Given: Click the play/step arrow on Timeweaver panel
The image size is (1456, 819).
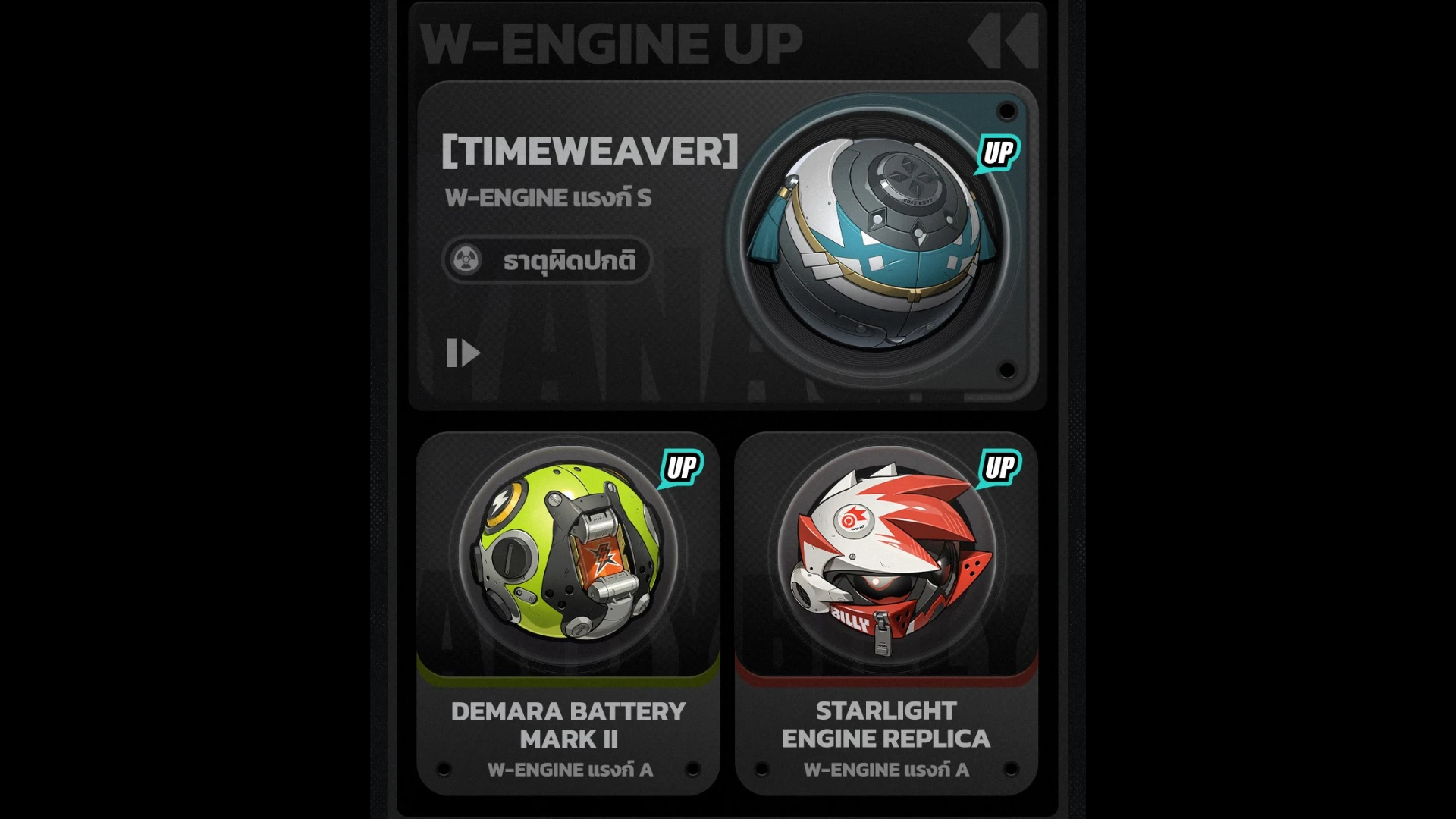Looking at the screenshot, I should (x=463, y=353).
